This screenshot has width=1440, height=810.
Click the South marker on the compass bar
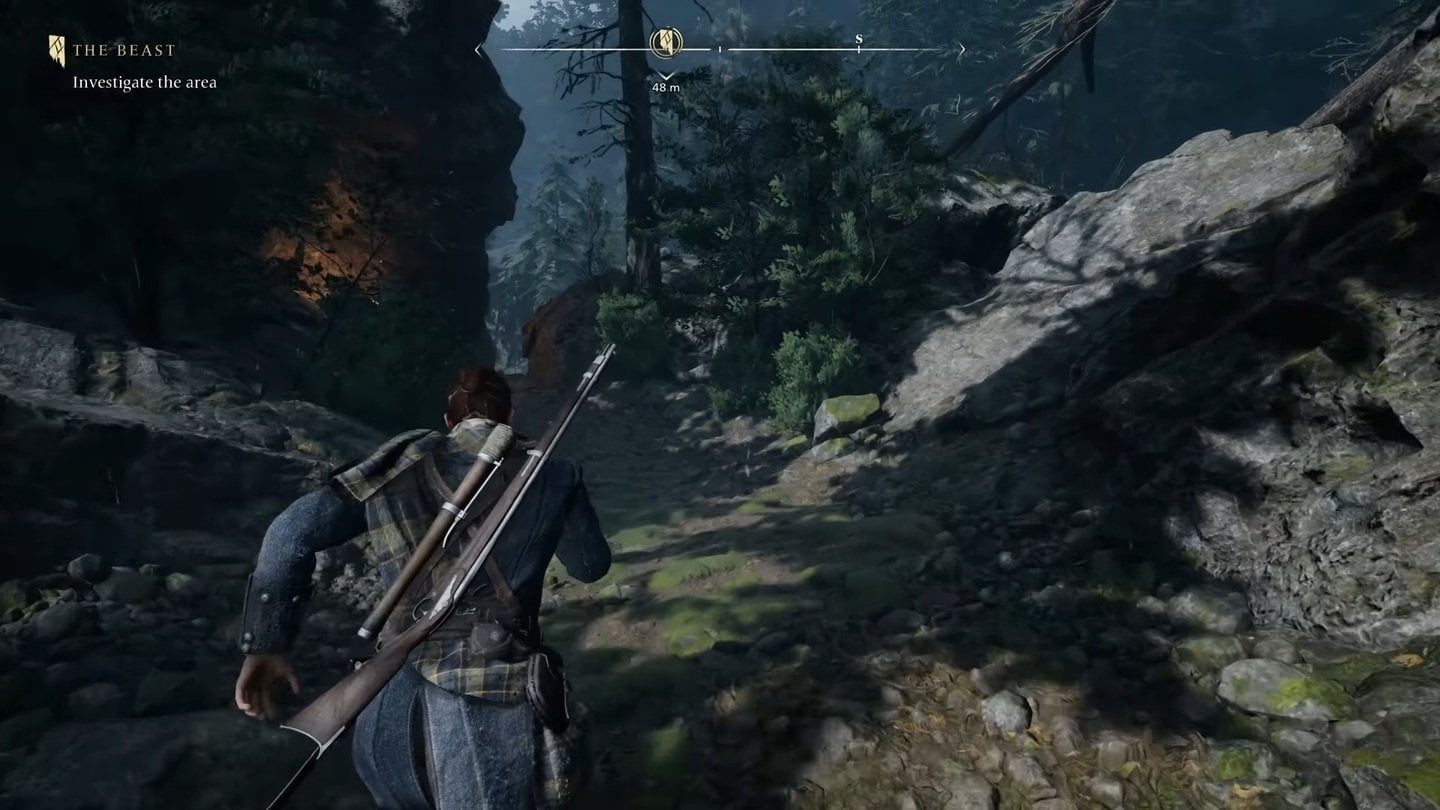[x=858, y=41]
